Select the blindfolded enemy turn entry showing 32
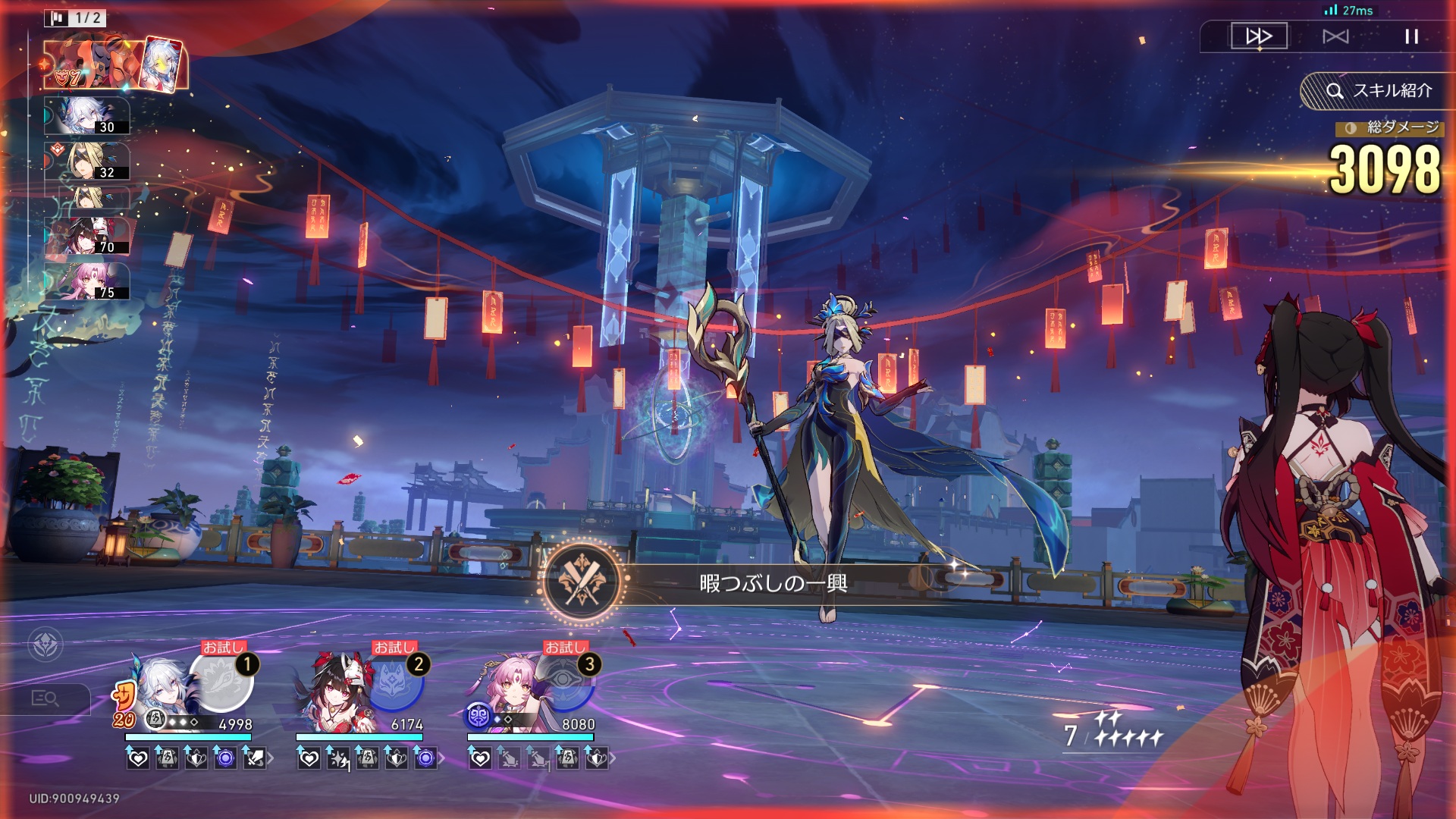The width and height of the screenshot is (1456, 819). 87,162
